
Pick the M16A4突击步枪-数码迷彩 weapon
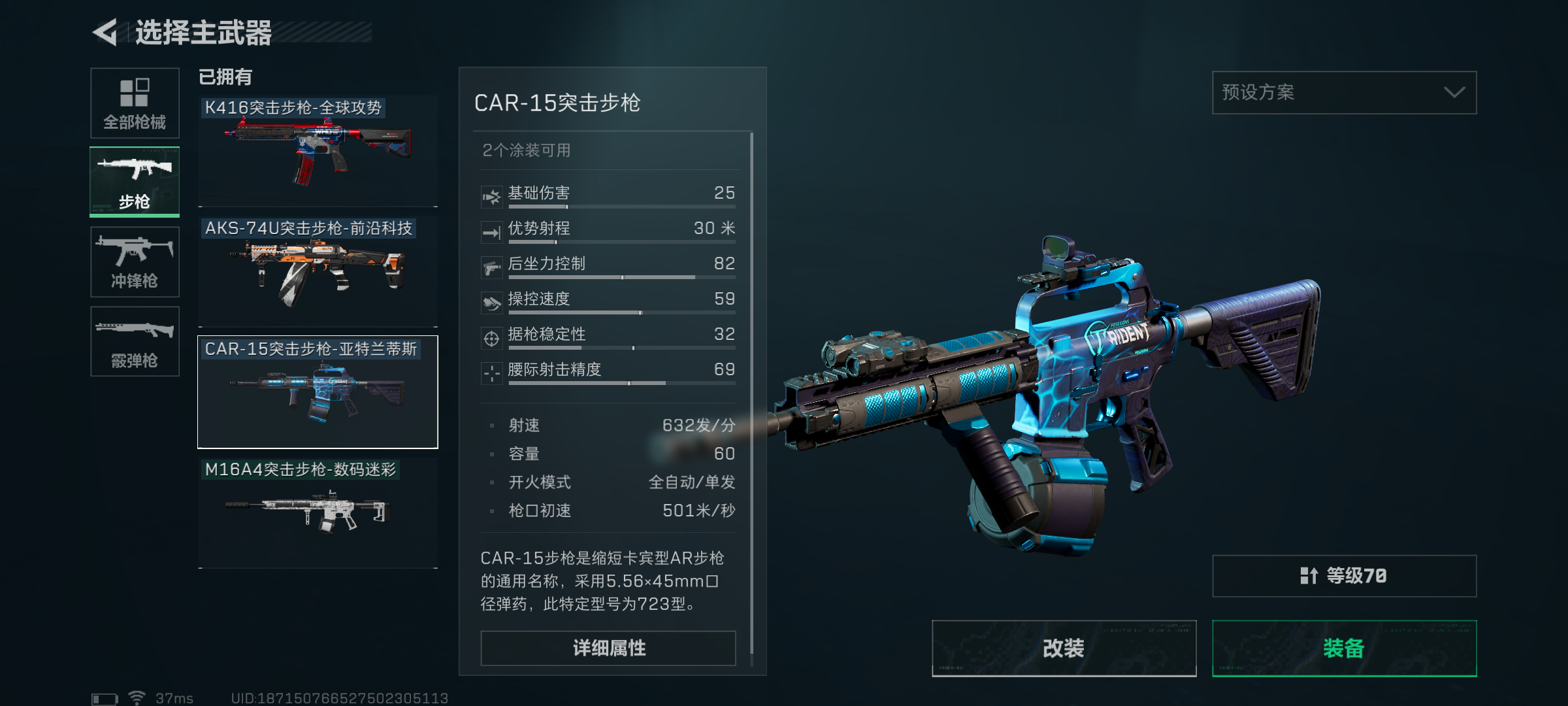318,513
